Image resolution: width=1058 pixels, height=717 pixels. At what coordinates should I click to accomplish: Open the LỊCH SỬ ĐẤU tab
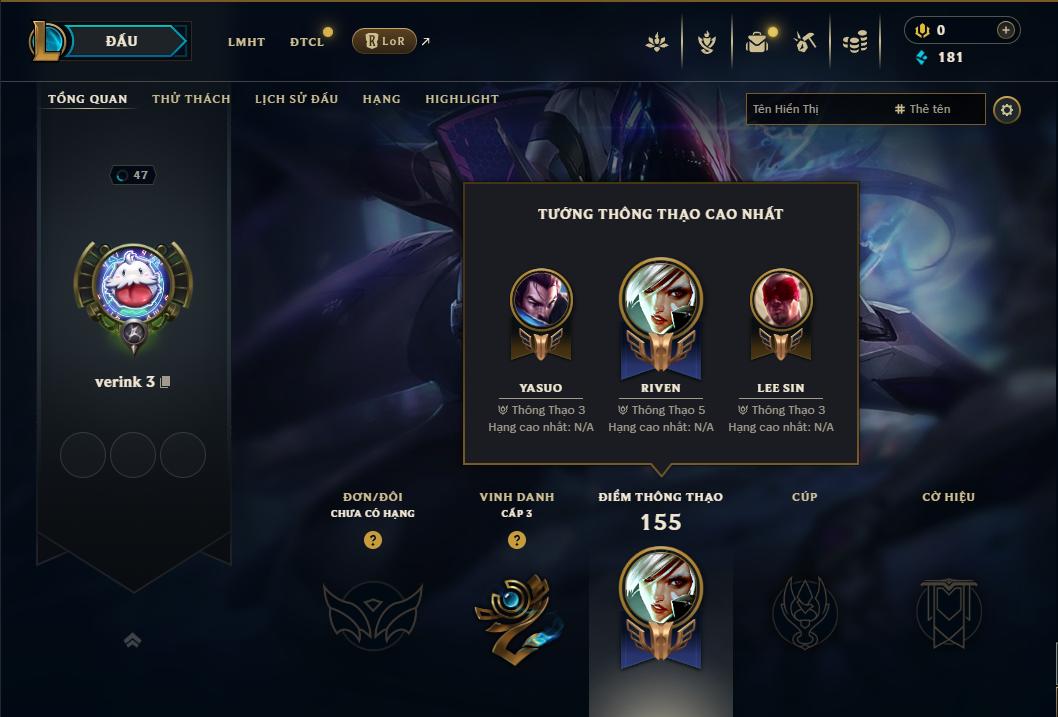coord(296,99)
